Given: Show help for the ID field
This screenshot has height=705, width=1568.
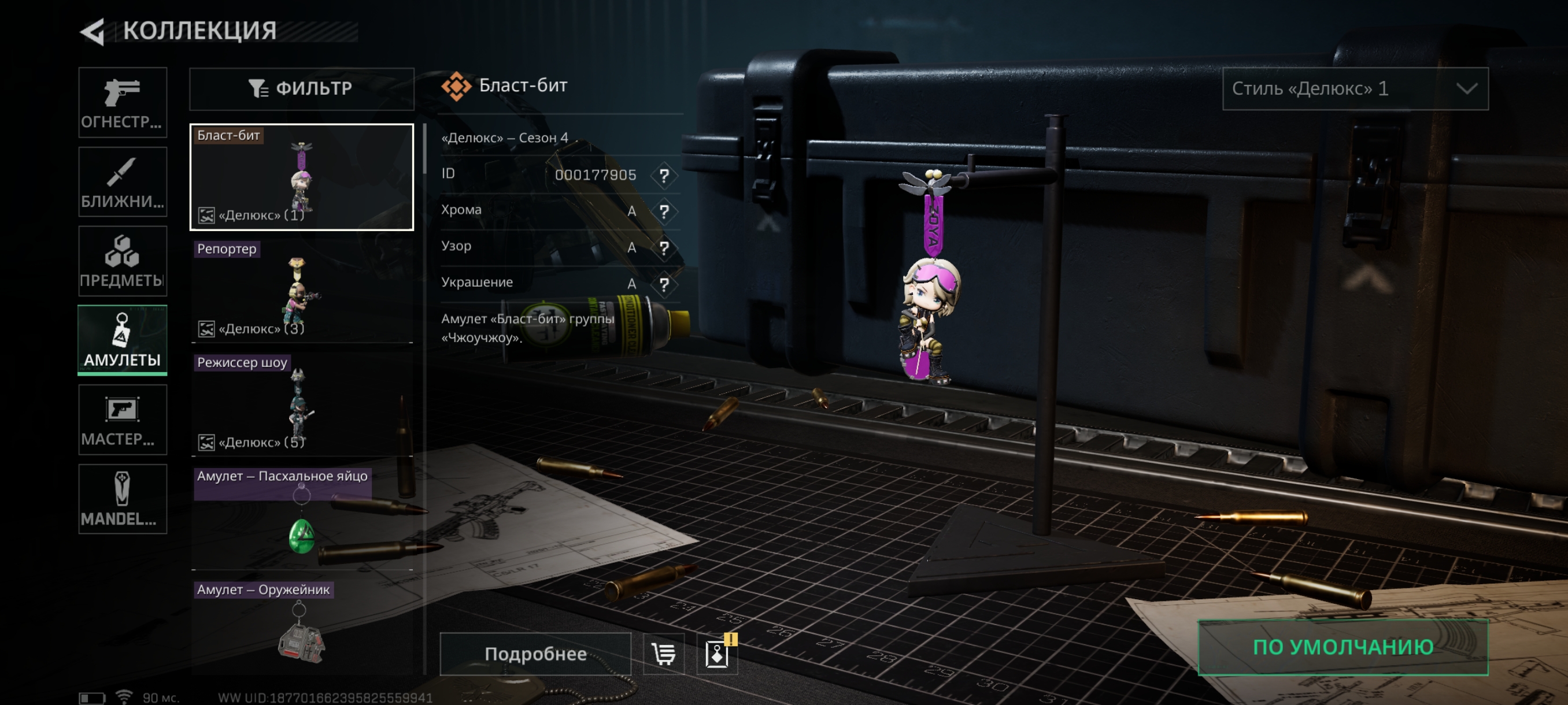Looking at the screenshot, I should pyautogui.click(x=664, y=176).
